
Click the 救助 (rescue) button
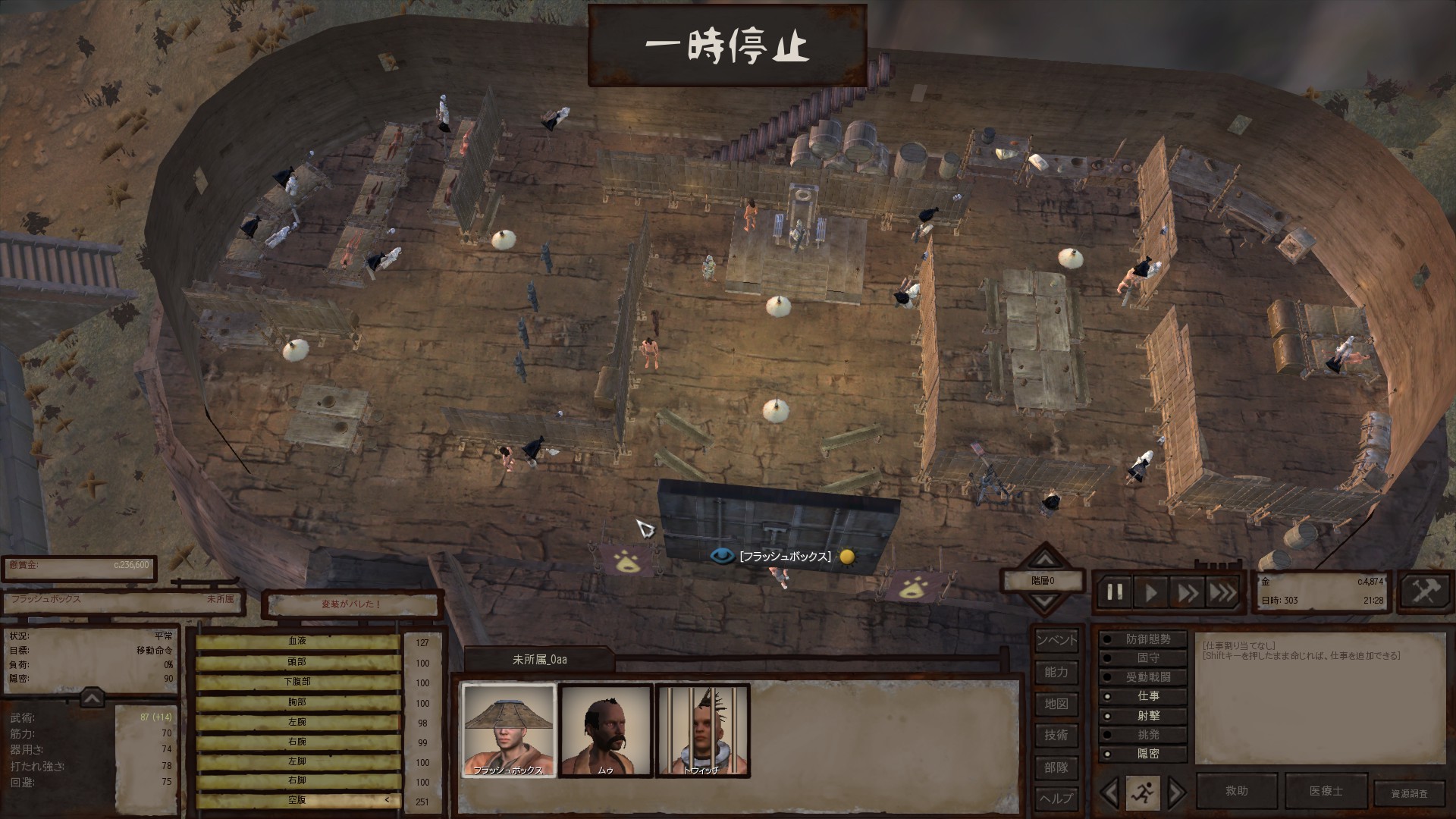click(1236, 791)
